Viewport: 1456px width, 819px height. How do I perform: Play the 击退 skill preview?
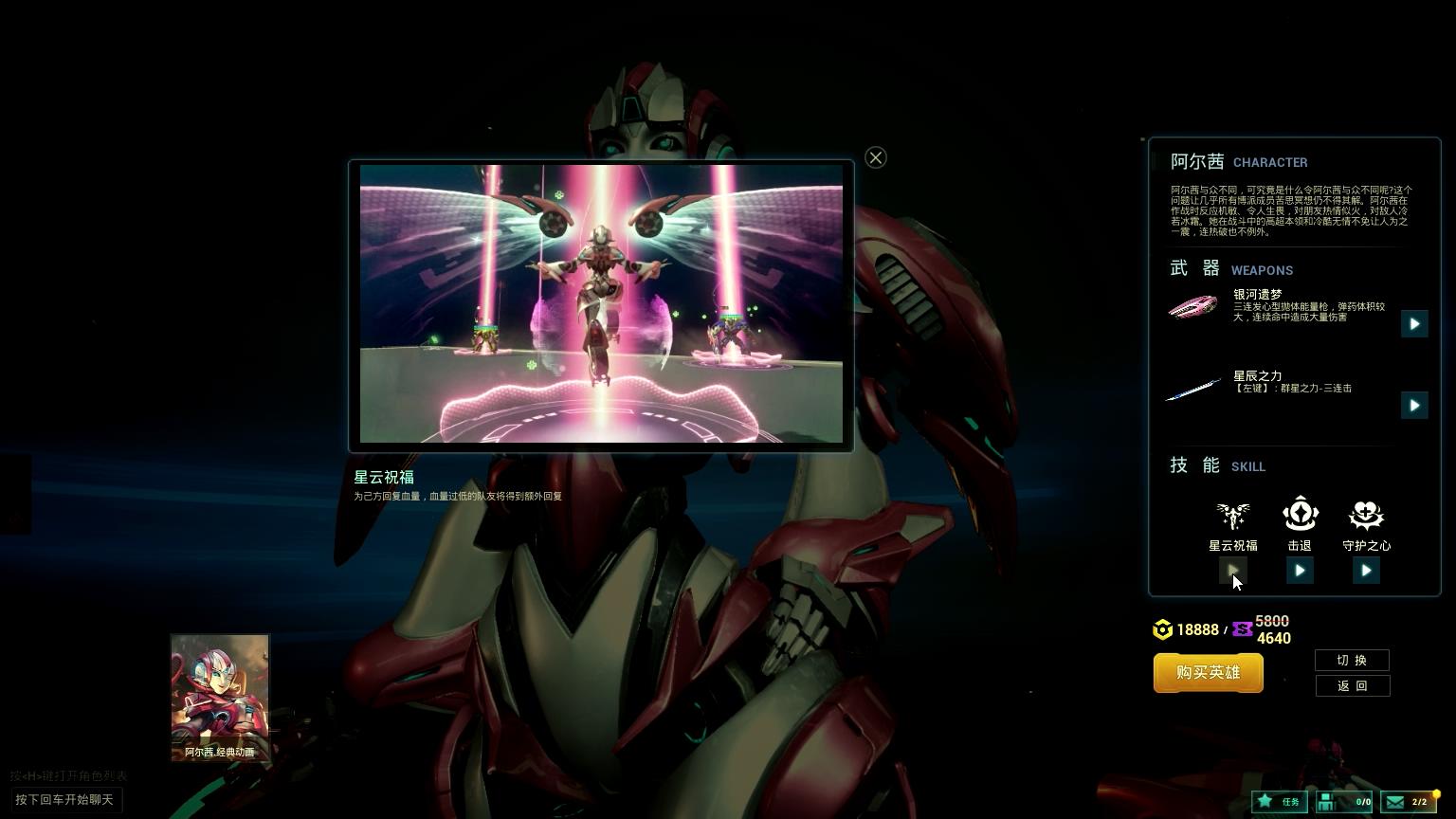tap(1300, 571)
